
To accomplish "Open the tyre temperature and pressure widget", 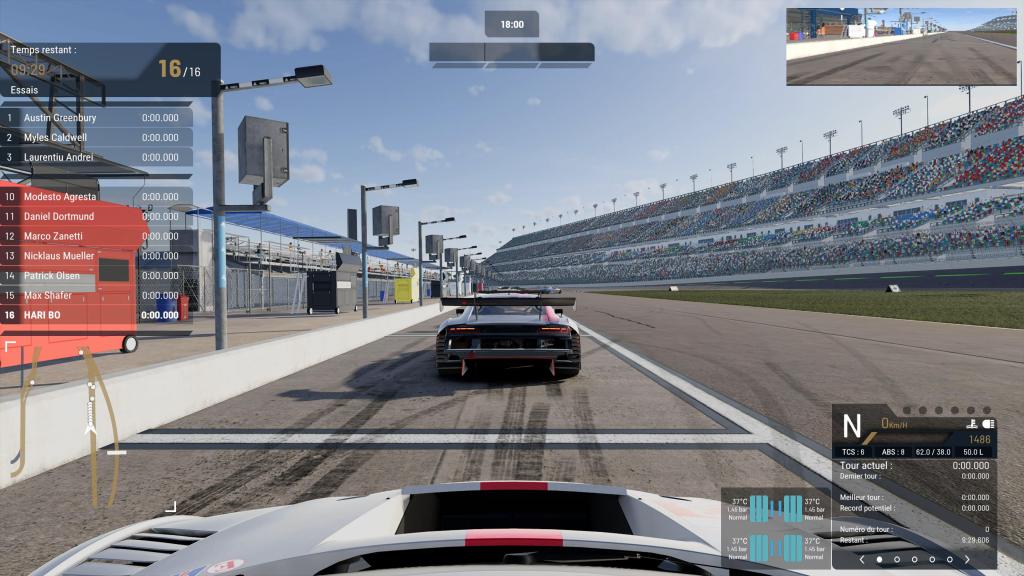I will (775, 528).
